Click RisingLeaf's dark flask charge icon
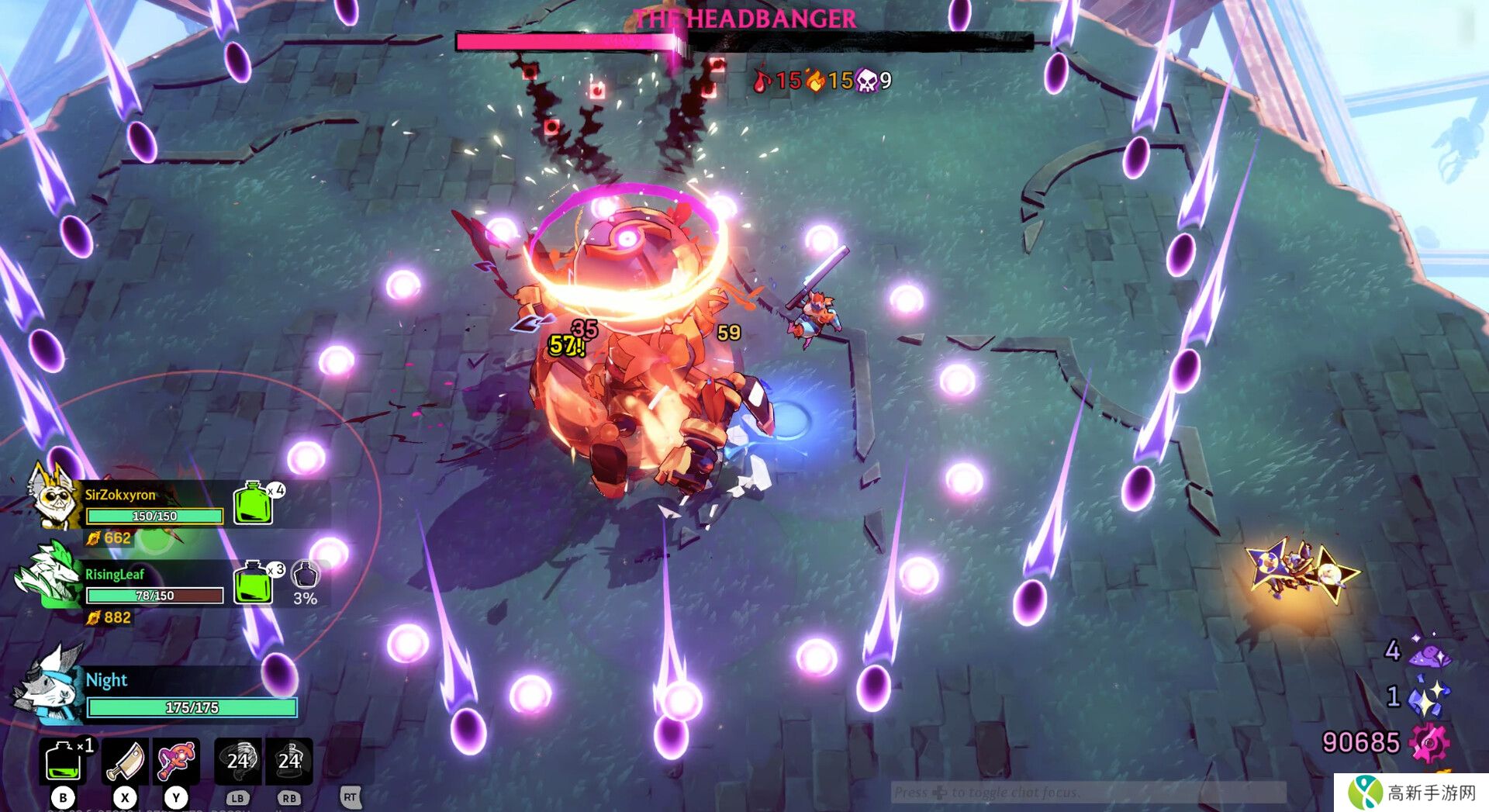Screen dimensions: 1489x812 click(x=305, y=575)
